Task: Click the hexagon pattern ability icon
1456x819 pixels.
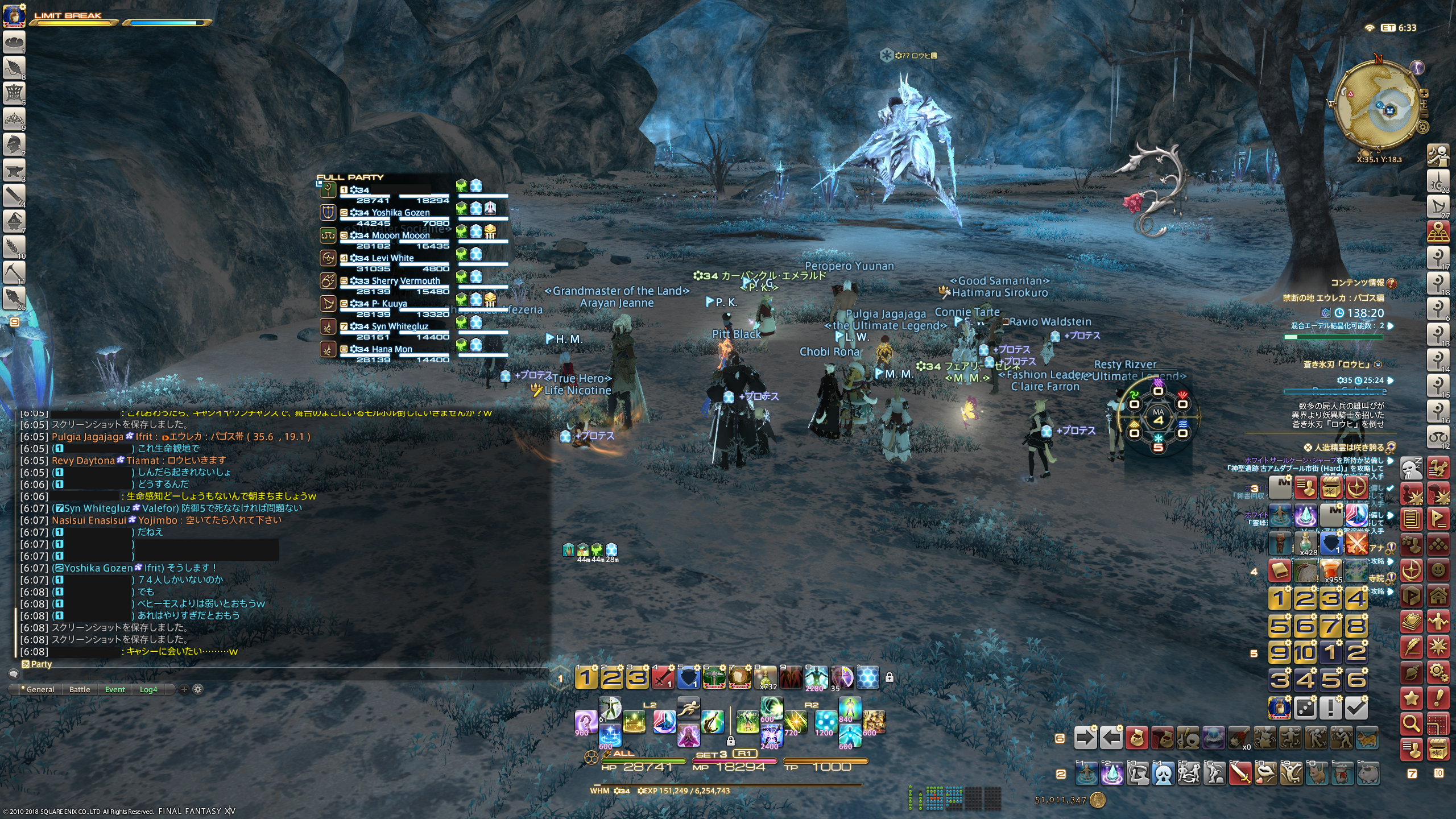Action: pos(868,677)
